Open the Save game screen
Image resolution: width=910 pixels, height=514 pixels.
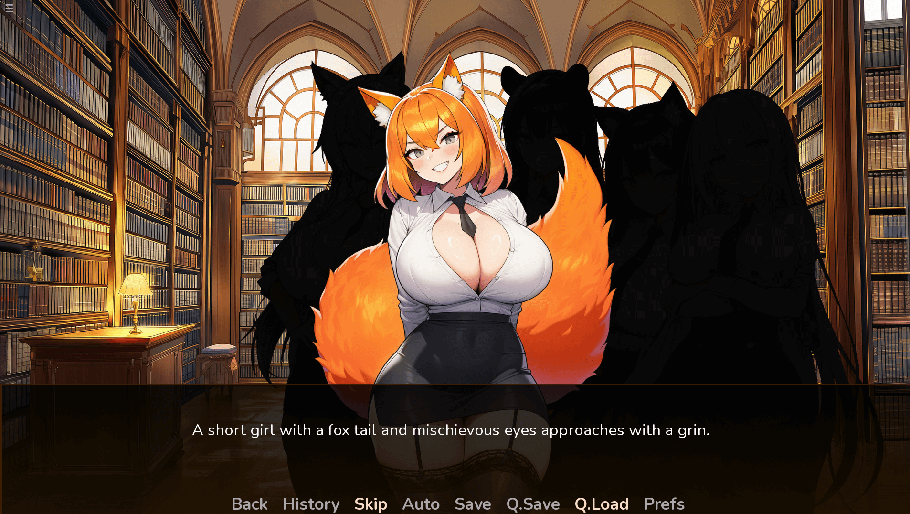point(473,504)
